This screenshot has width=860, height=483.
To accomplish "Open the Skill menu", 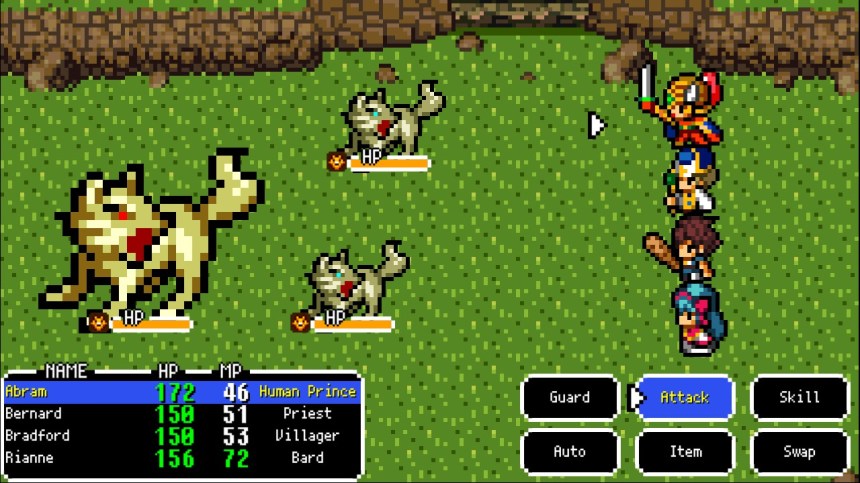I will pos(799,398).
